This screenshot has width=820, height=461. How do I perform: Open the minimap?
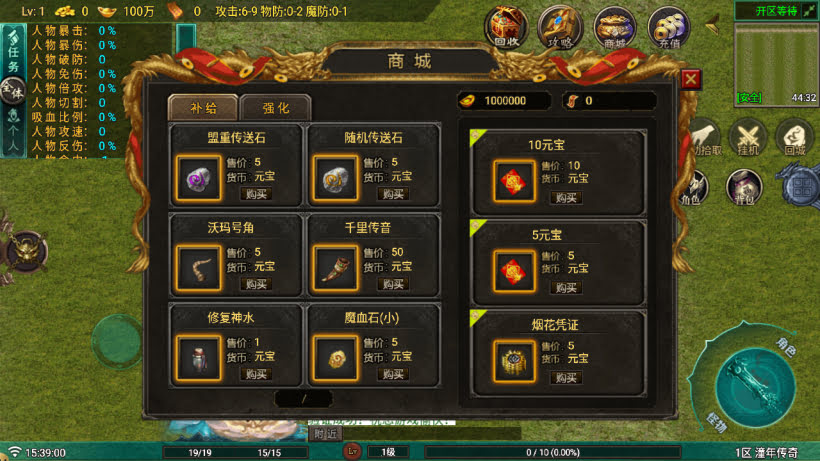click(x=776, y=60)
